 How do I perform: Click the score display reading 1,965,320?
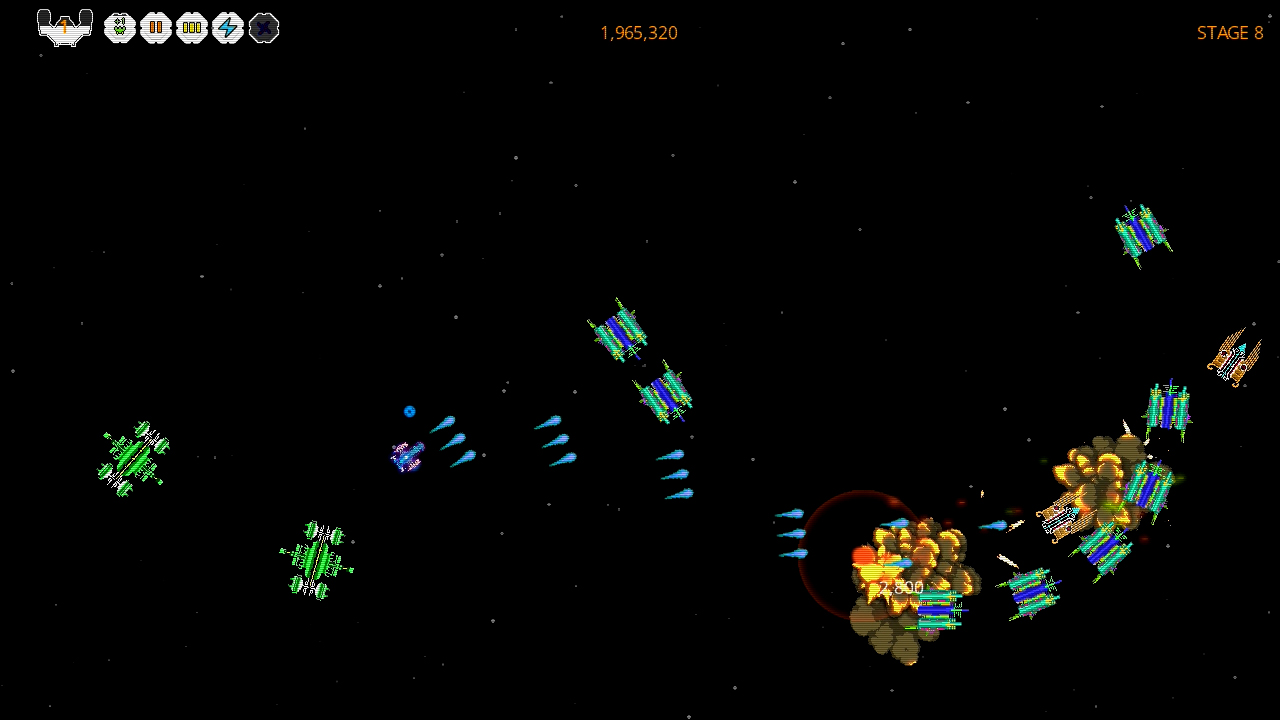click(x=638, y=33)
